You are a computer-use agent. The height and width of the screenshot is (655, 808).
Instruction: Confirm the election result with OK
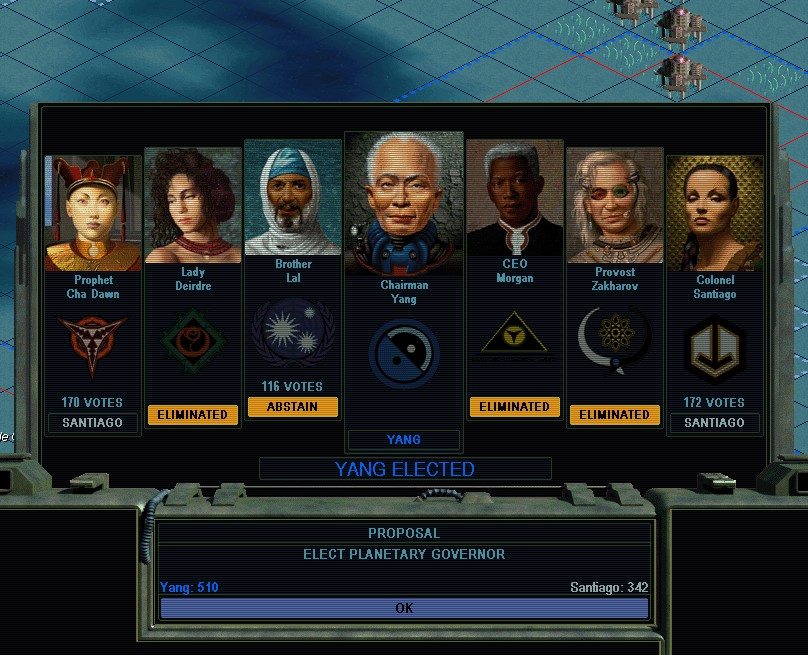coord(404,608)
